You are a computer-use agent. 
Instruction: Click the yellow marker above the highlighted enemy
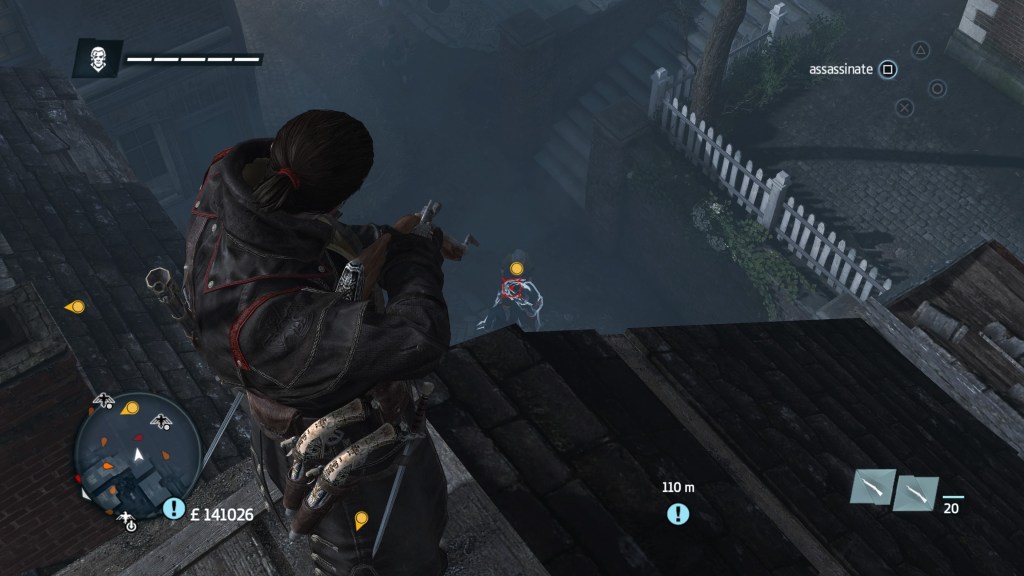(x=517, y=268)
